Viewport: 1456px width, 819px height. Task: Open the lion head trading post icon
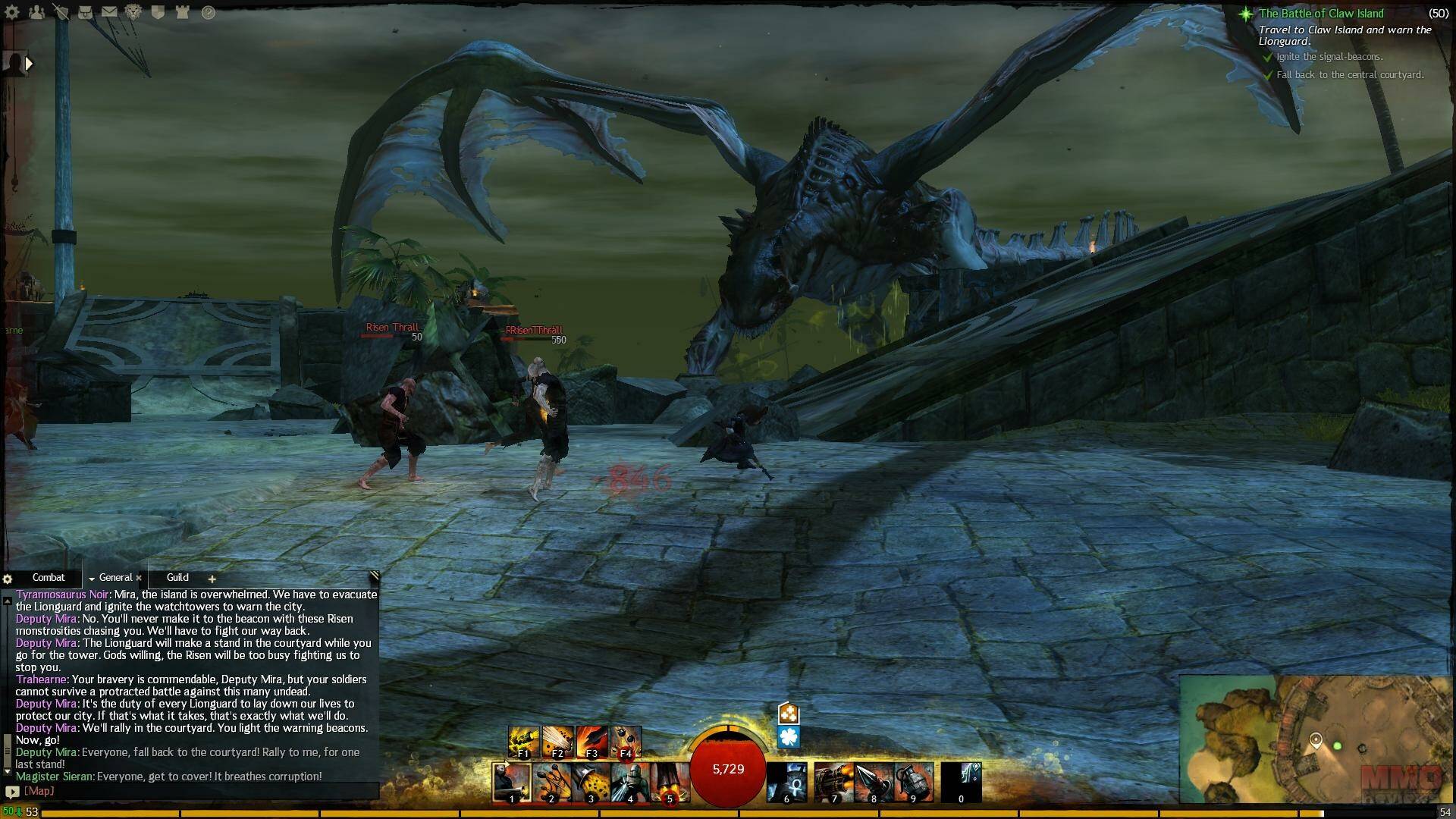pos(133,12)
